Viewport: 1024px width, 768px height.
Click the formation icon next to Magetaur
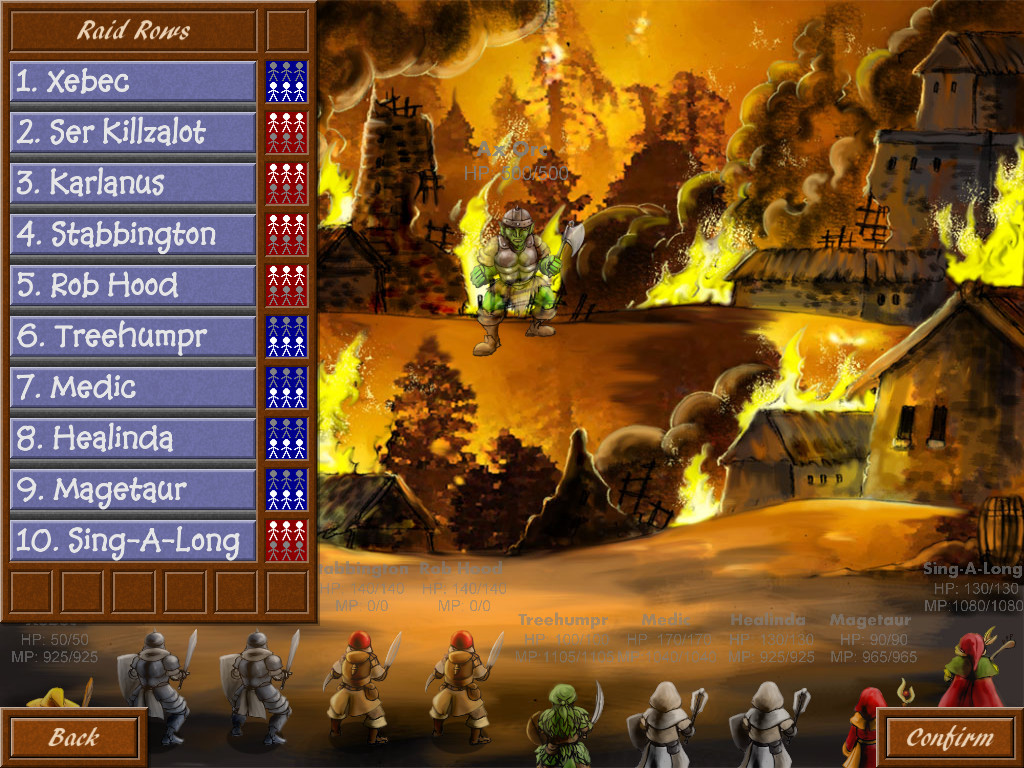tap(287, 490)
